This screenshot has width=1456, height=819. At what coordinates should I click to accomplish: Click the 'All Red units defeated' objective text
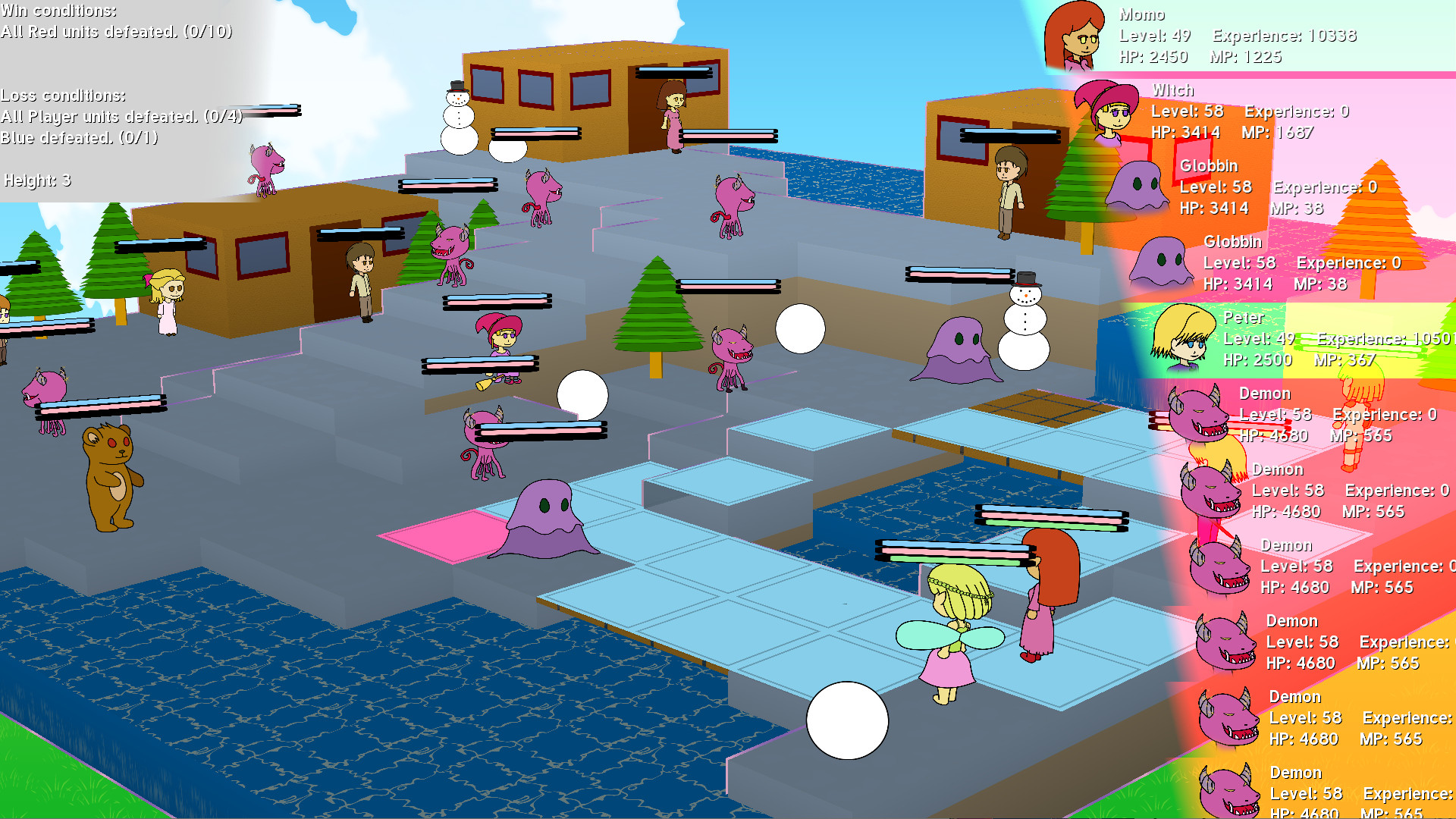(117, 33)
